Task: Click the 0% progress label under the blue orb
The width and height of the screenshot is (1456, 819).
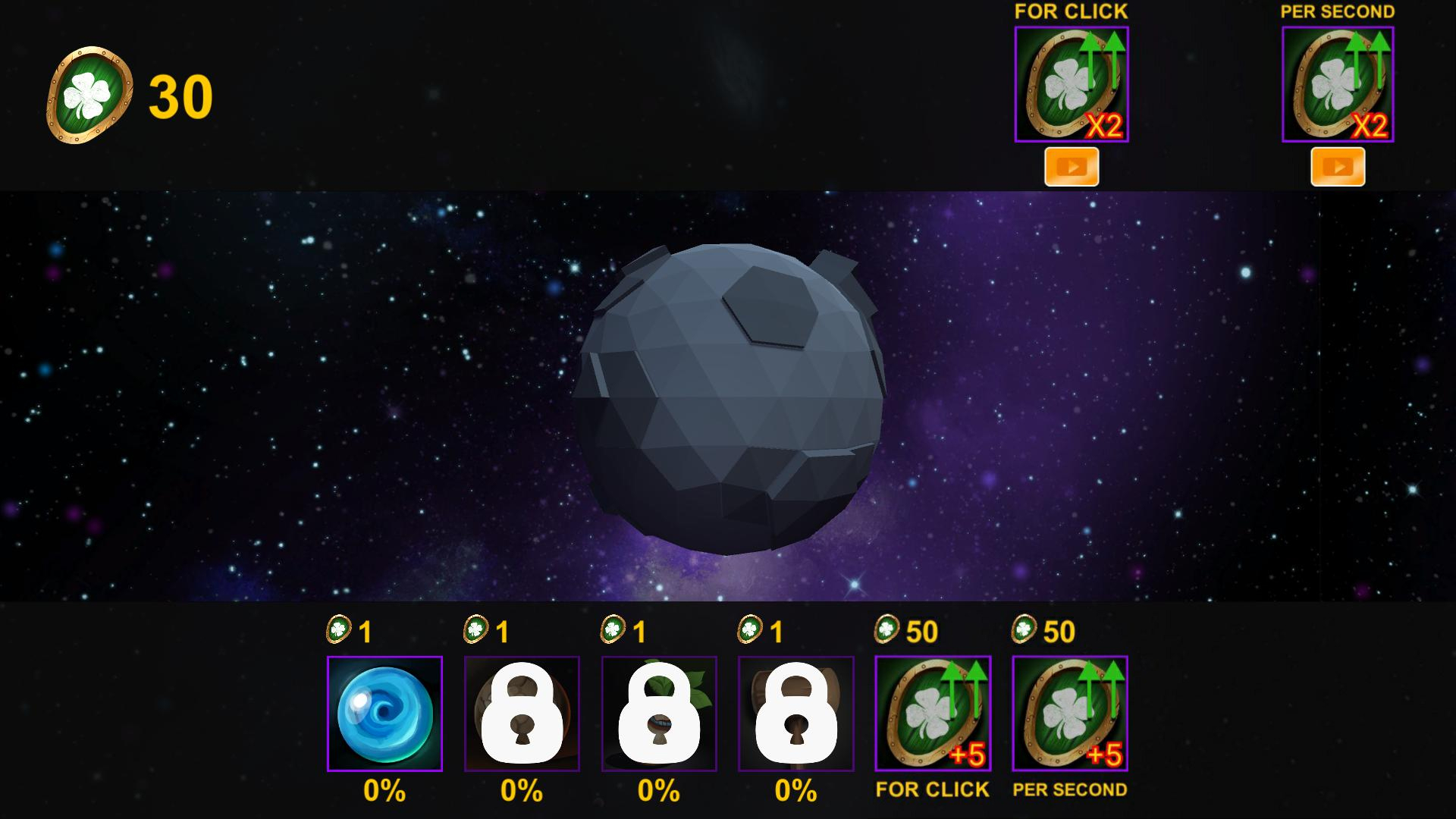Action: (384, 791)
